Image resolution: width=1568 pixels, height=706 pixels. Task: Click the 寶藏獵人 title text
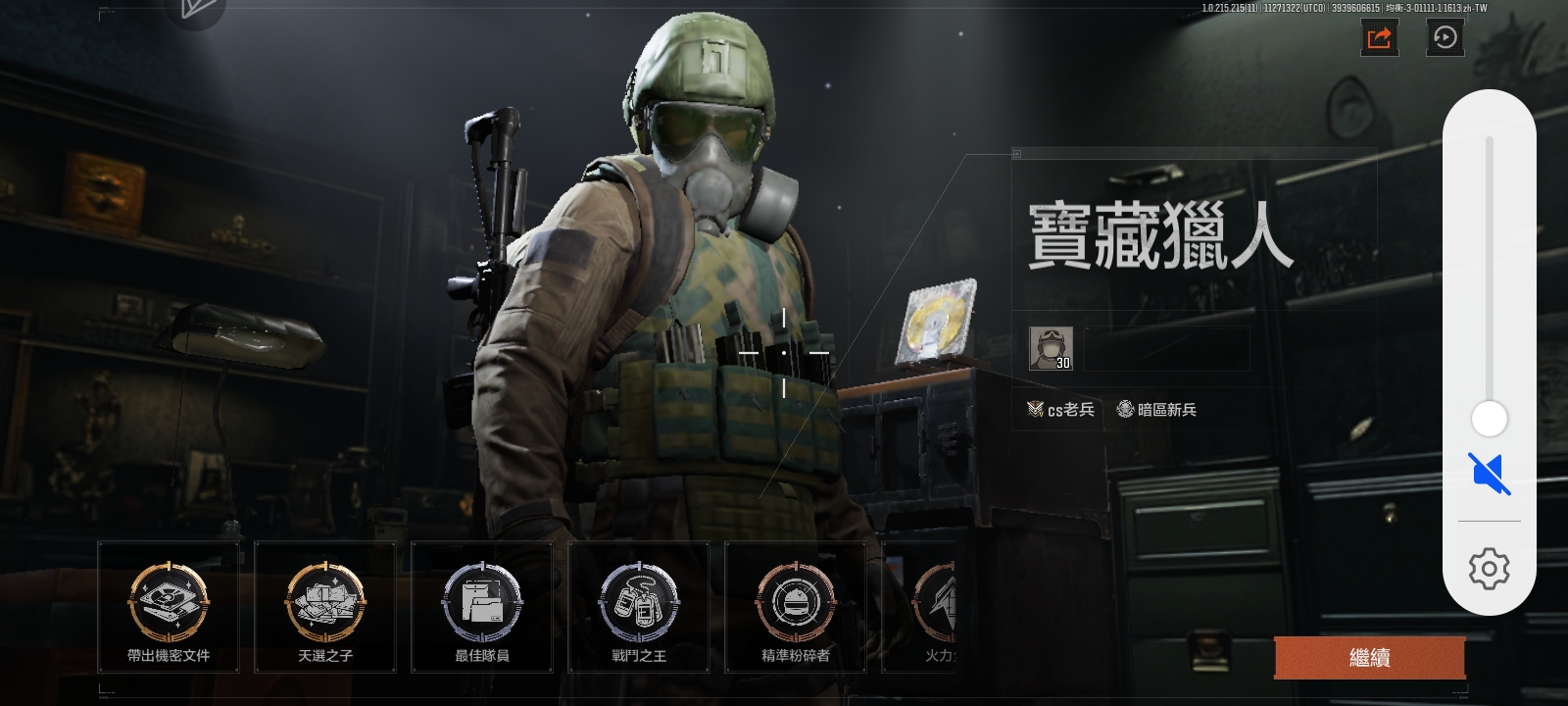1162,235
